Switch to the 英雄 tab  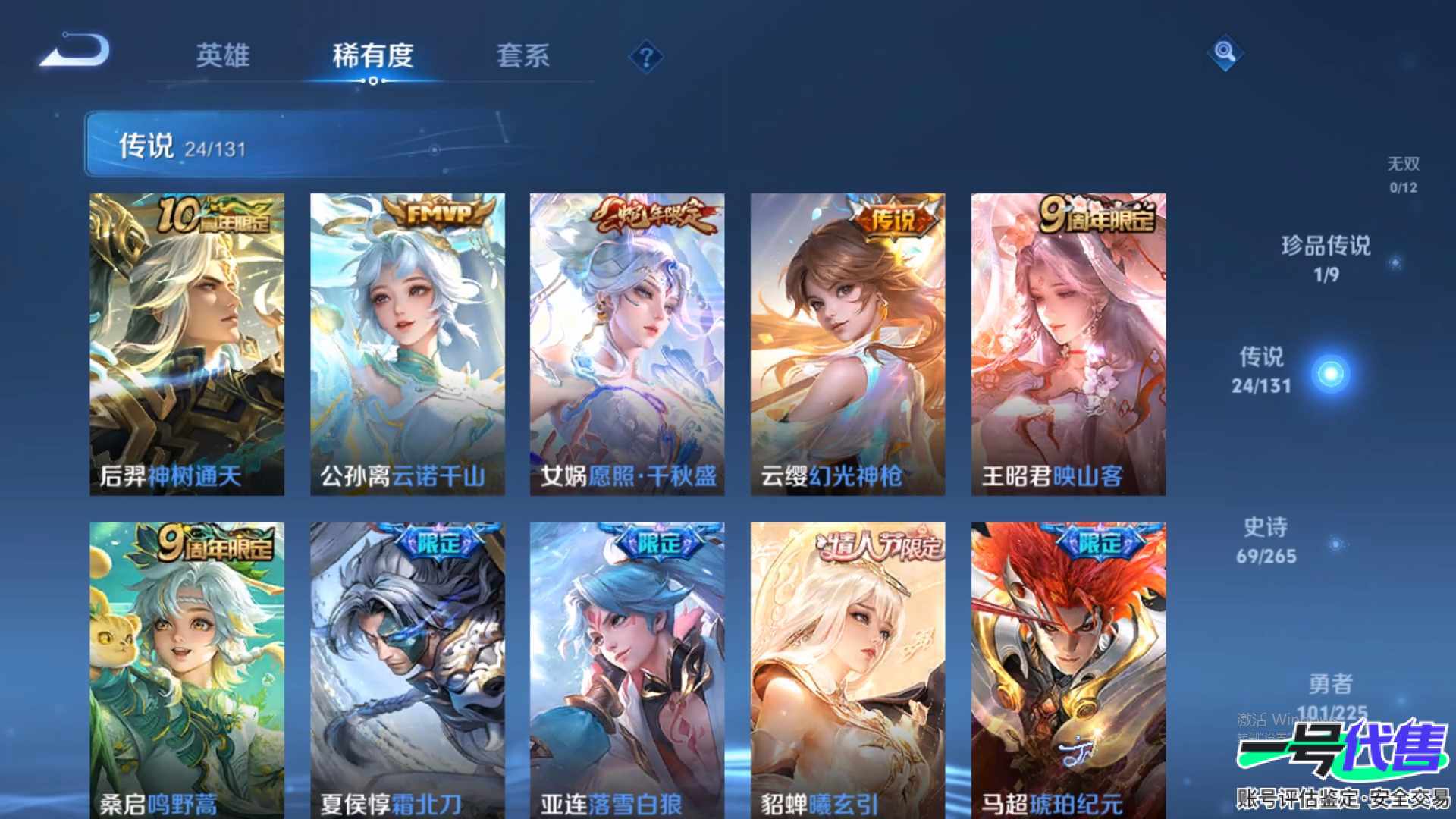[222, 56]
